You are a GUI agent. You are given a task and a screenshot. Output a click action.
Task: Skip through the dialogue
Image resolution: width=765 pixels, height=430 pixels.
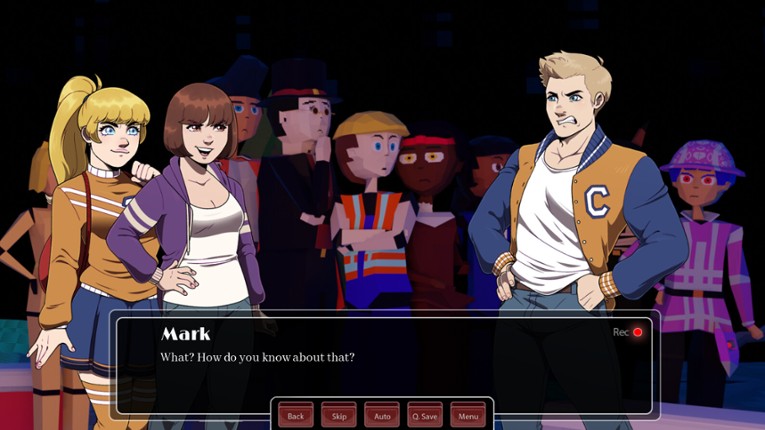(x=338, y=415)
